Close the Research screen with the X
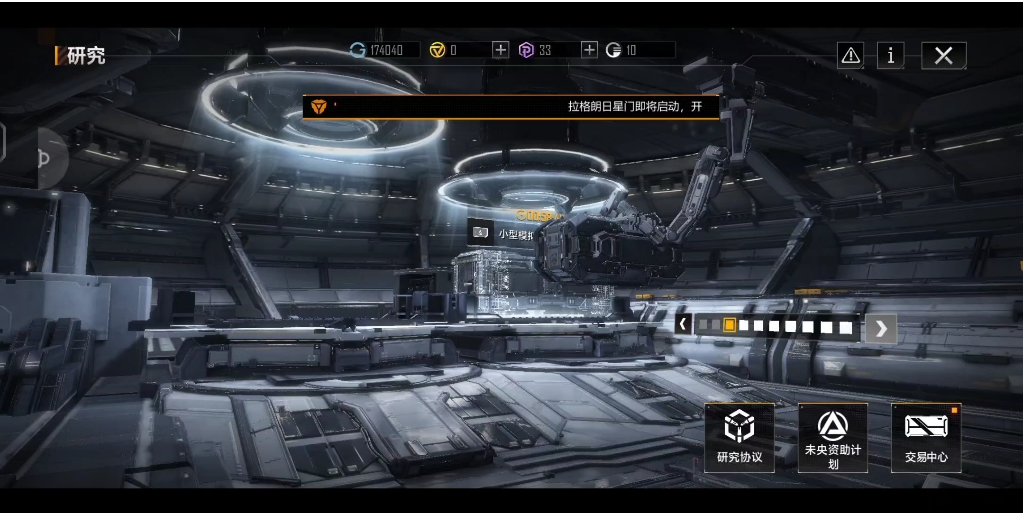Screen dimensions: 1024x513 943,56
